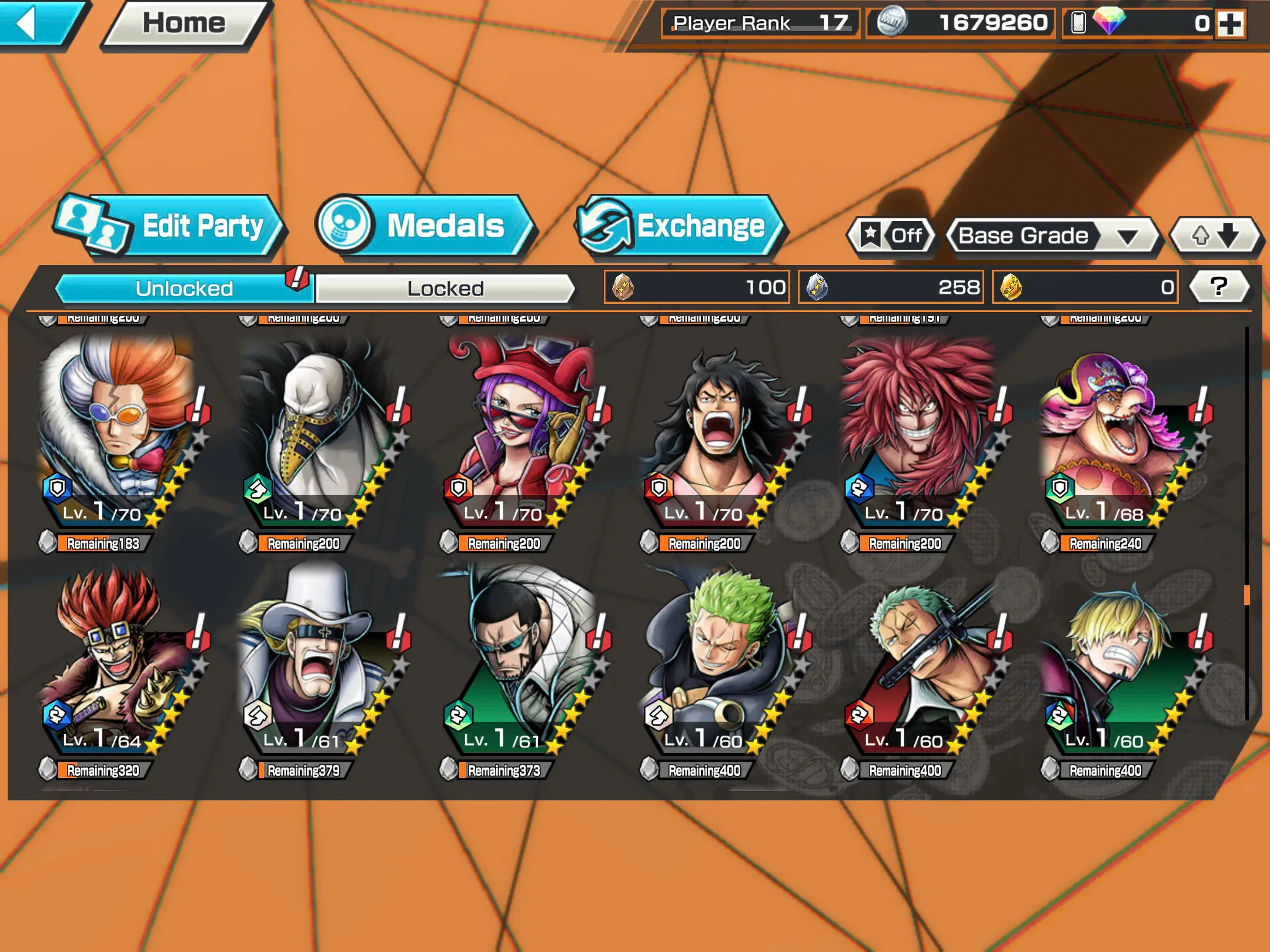Switch to the Locked tab

445,289
